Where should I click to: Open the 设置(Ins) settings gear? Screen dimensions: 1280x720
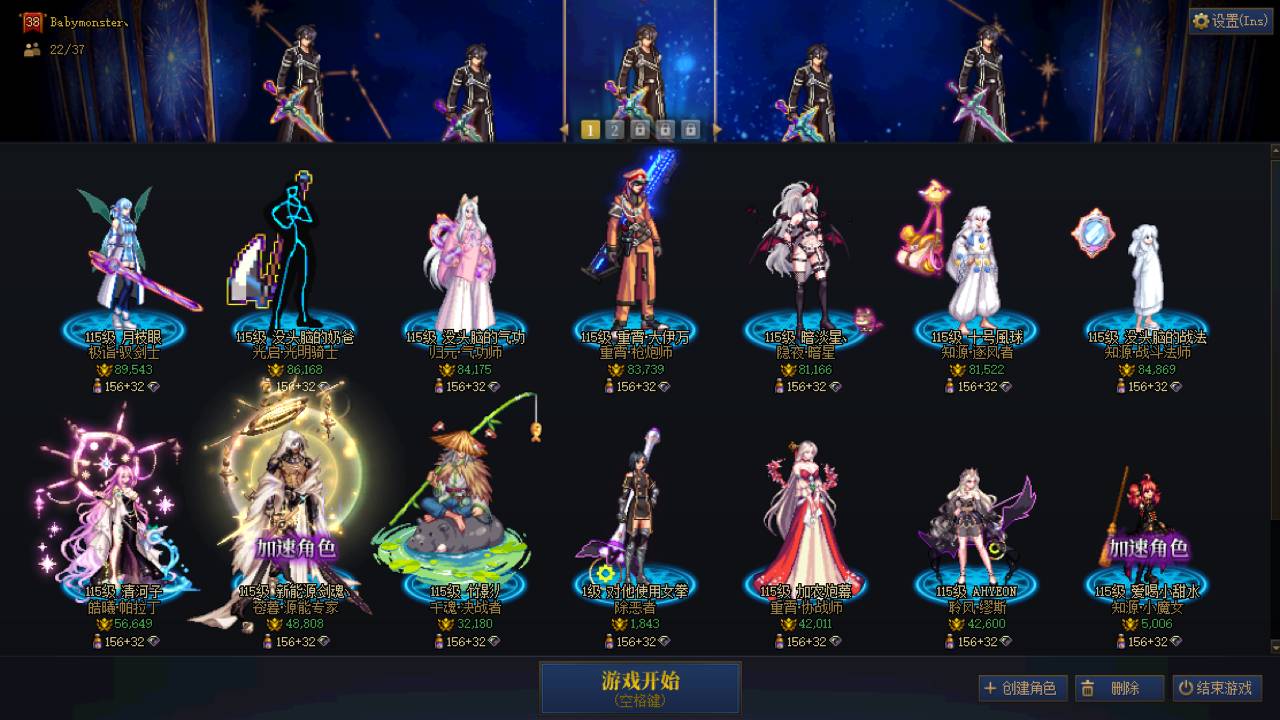pos(1200,21)
